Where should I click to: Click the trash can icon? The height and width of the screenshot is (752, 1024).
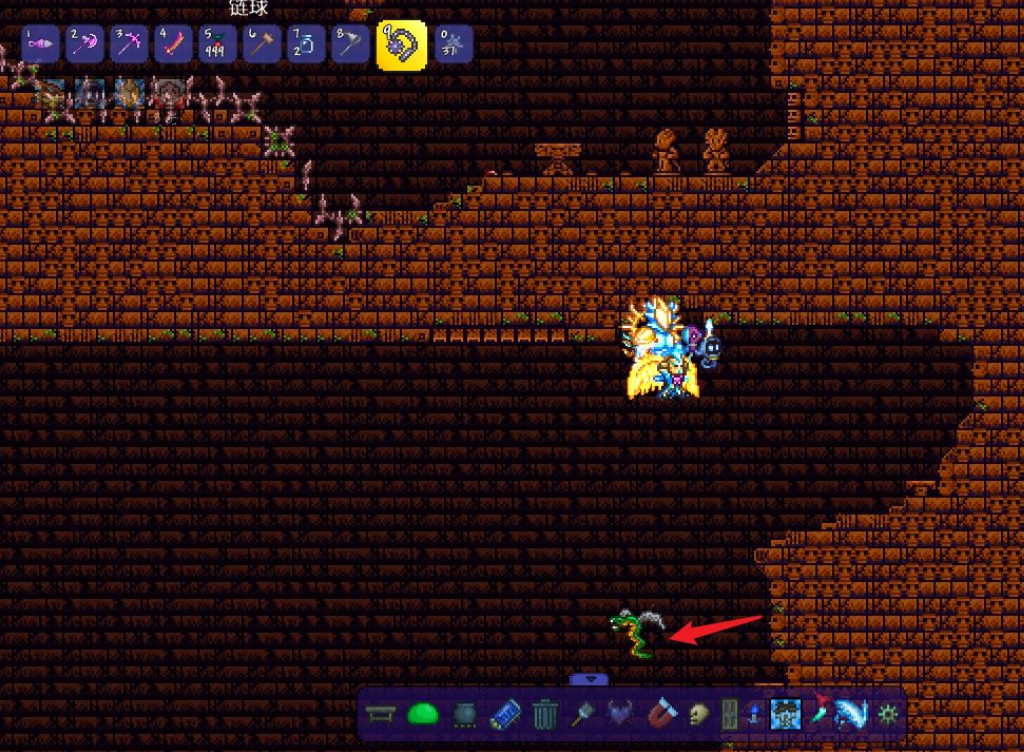point(545,714)
